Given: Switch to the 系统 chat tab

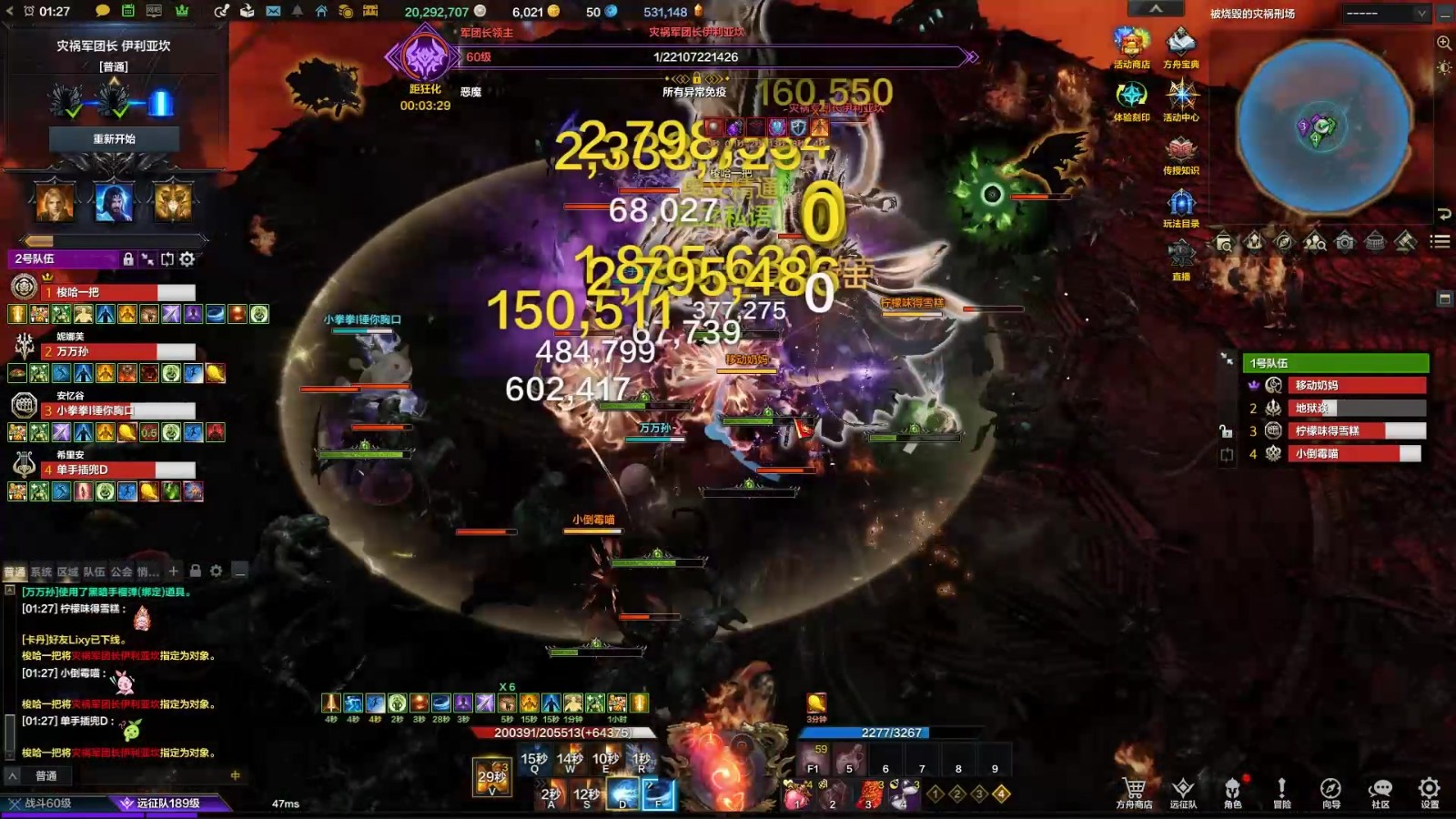Looking at the screenshot, I should (x=41, y=571).
